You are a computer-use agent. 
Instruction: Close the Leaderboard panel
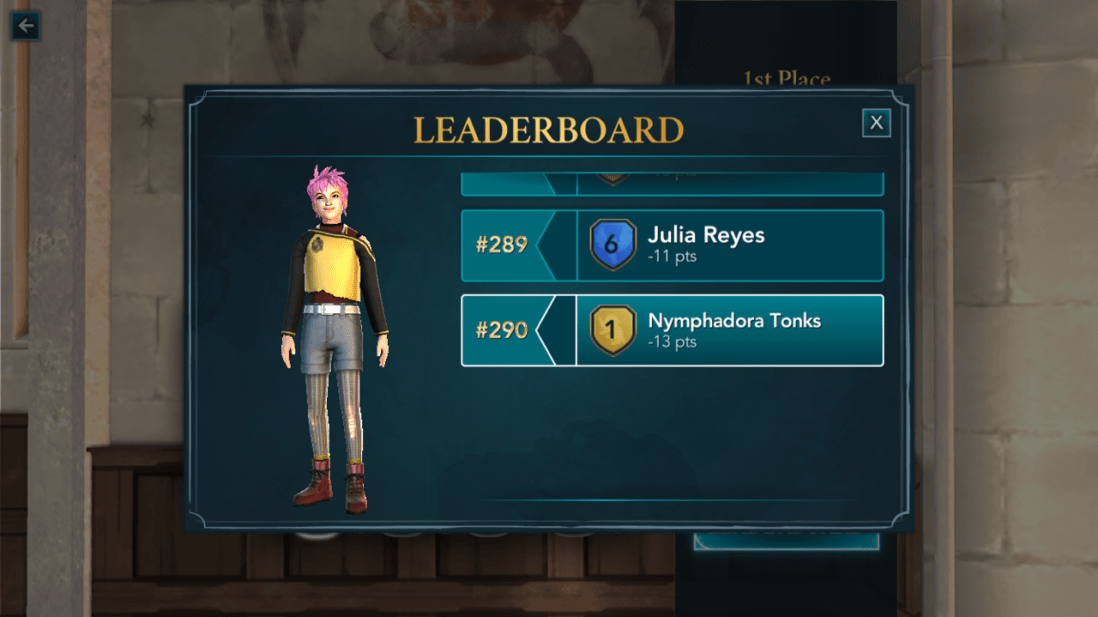pyautogui.click(x=876, y=123)
